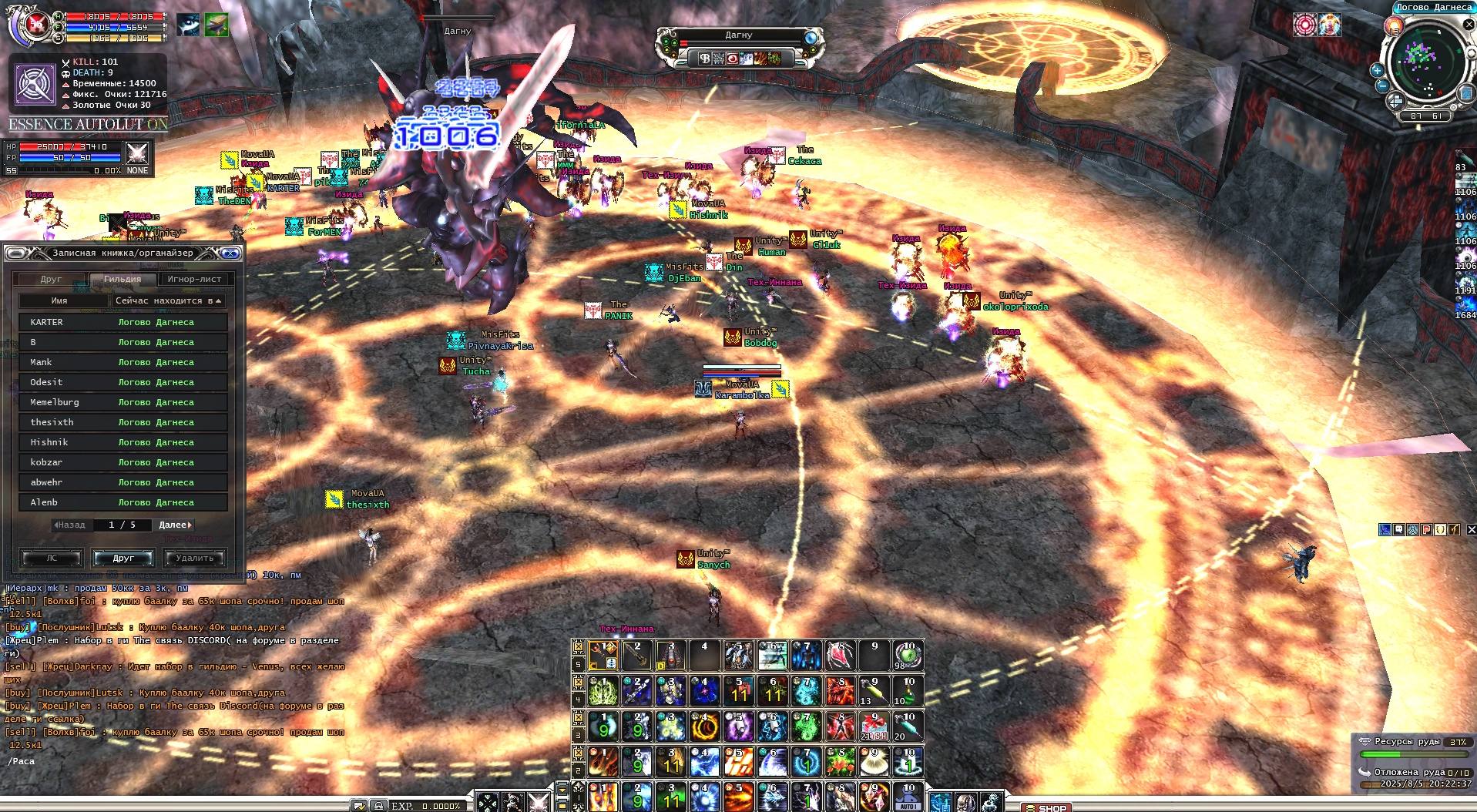Go to next page with Далее
This screenshot has height=812, width=1477.
175,525
